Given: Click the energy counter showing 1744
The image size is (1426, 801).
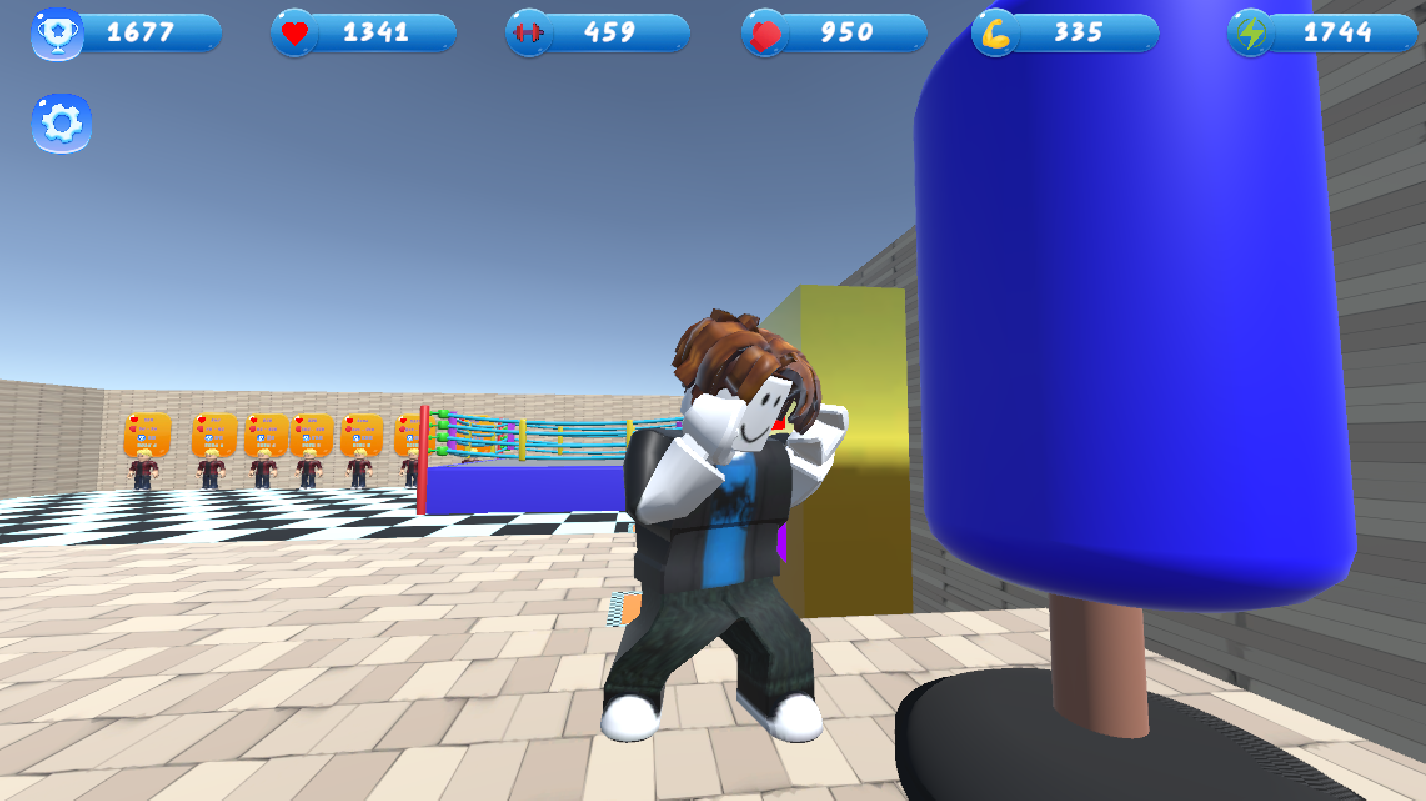Looking at the screenshot, I should (x=1340, y=32).
